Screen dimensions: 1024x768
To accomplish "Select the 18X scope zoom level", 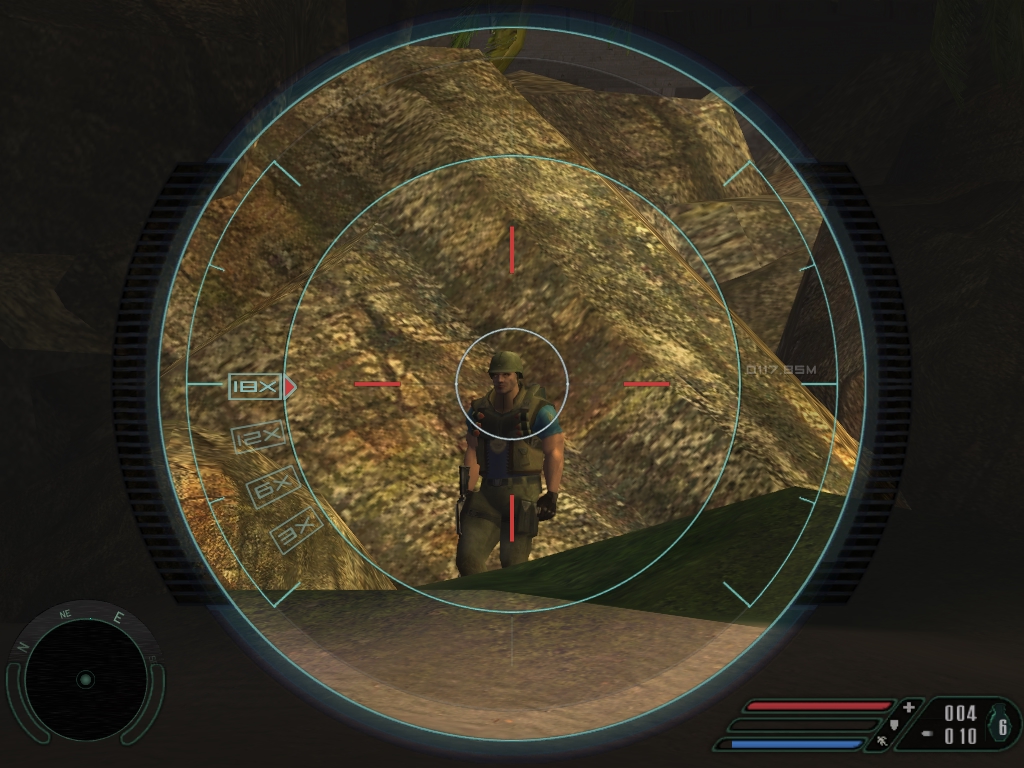I will click(x=255, y=386).
